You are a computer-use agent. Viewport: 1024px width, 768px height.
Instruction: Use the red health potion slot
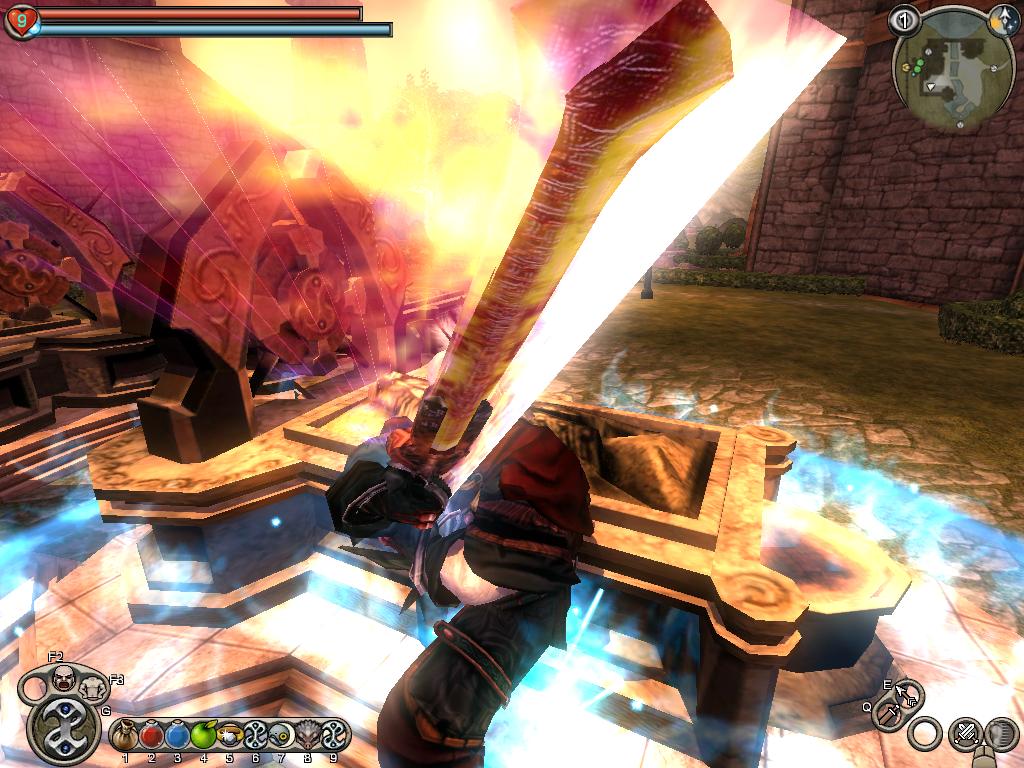pyautogui.click(x=151, y=736)
